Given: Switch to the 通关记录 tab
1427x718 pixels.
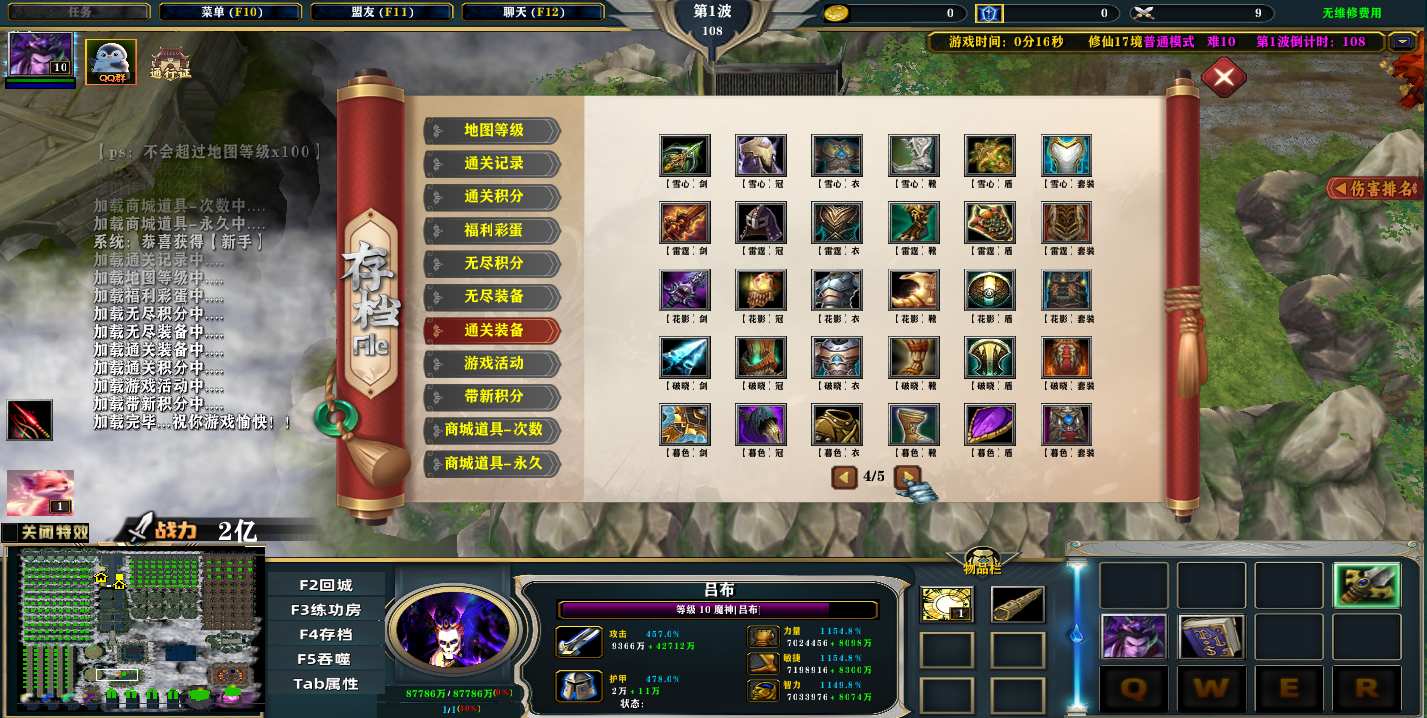Looking at the screenshot, I should 493,163.
